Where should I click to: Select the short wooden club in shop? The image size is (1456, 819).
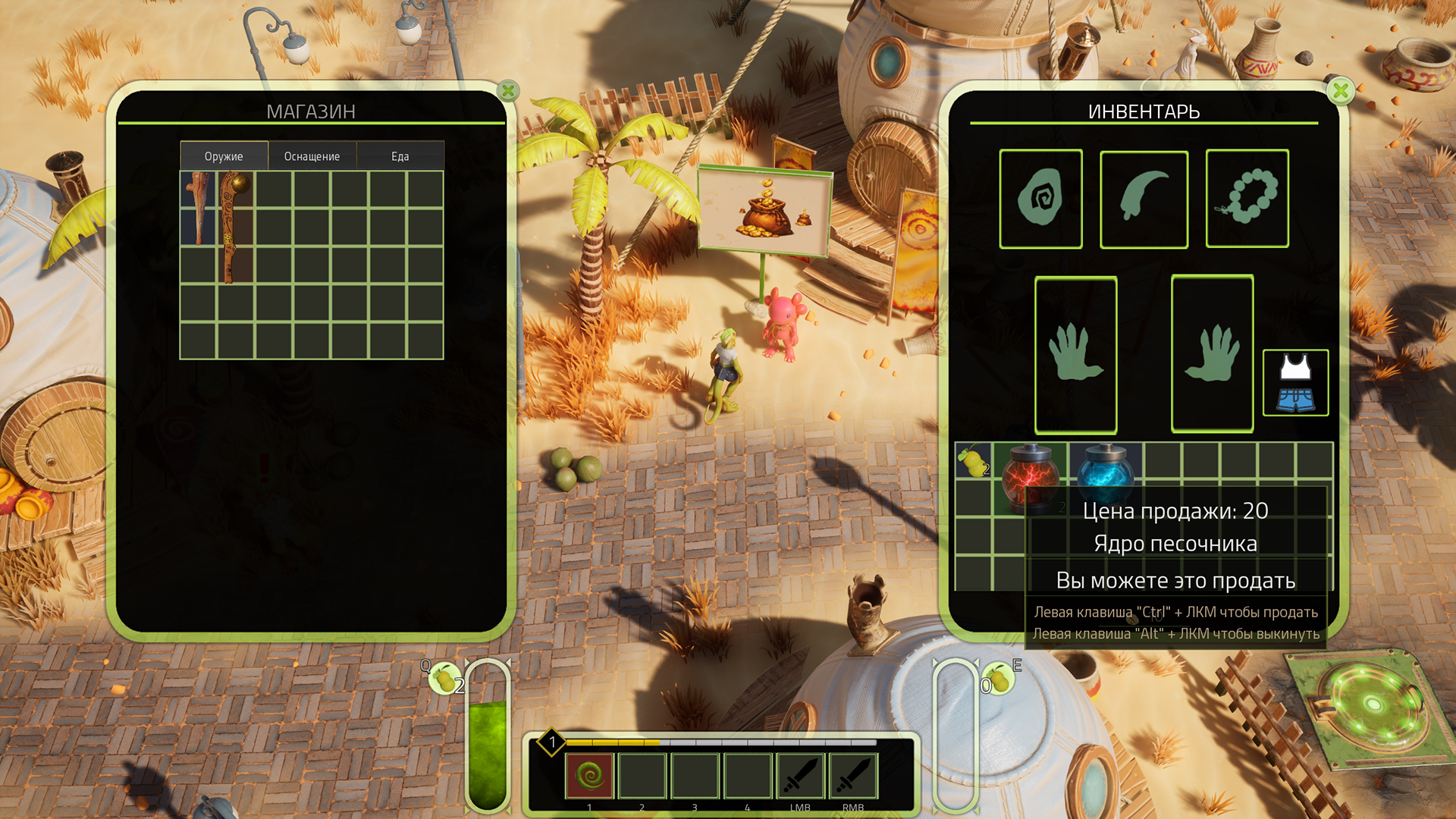[199, 208]
